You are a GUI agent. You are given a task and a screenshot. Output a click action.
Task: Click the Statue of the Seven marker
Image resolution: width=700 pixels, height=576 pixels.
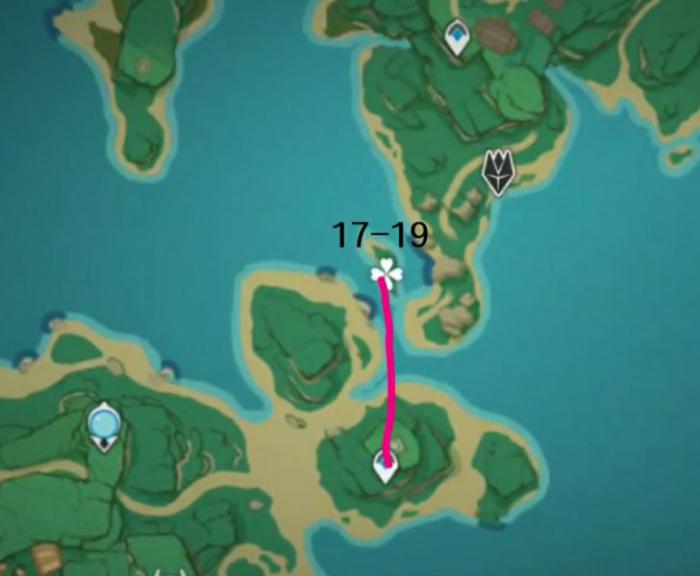(x=104, y=427)
